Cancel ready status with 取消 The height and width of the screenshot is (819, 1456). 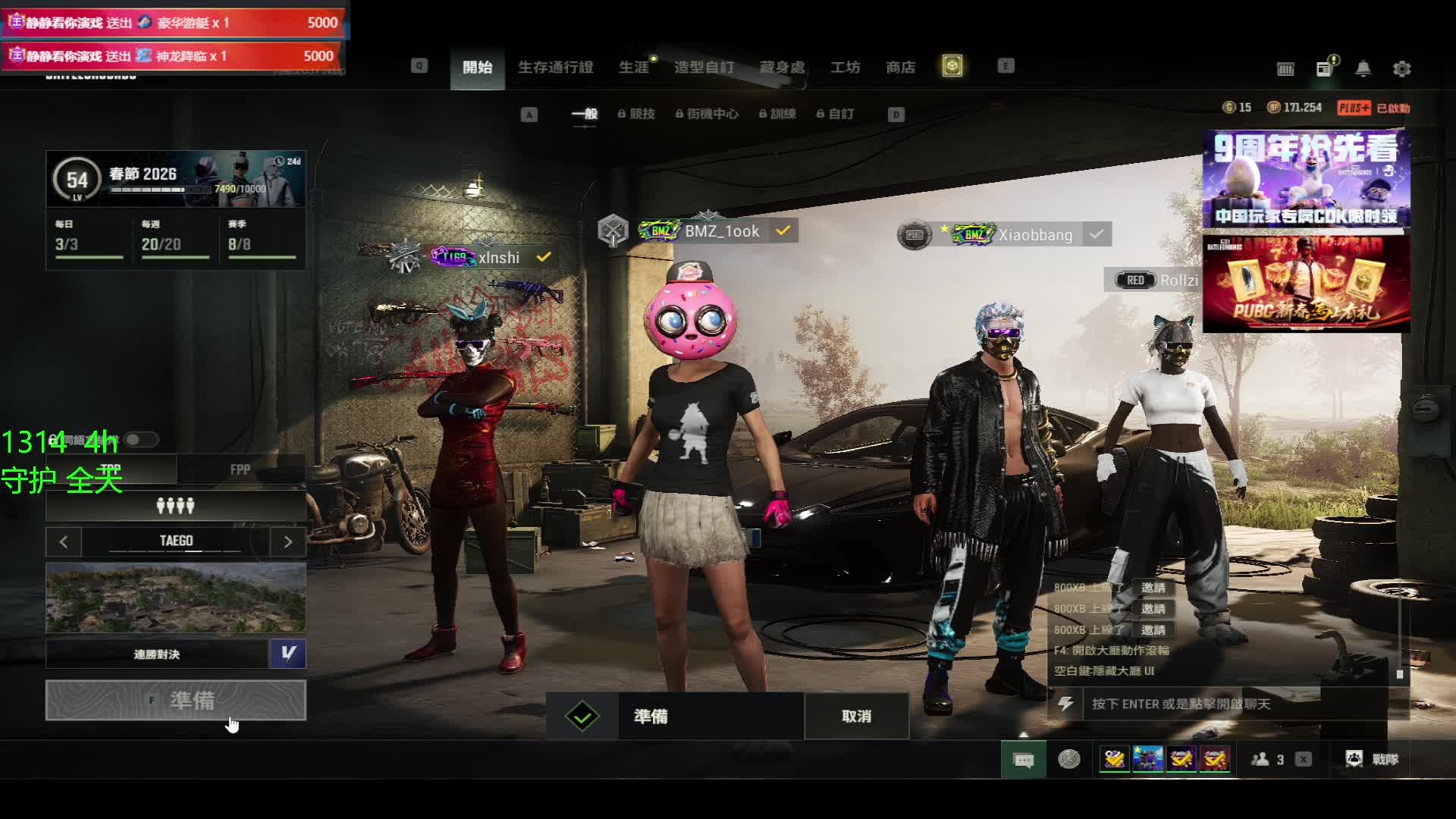coord(856,716)
